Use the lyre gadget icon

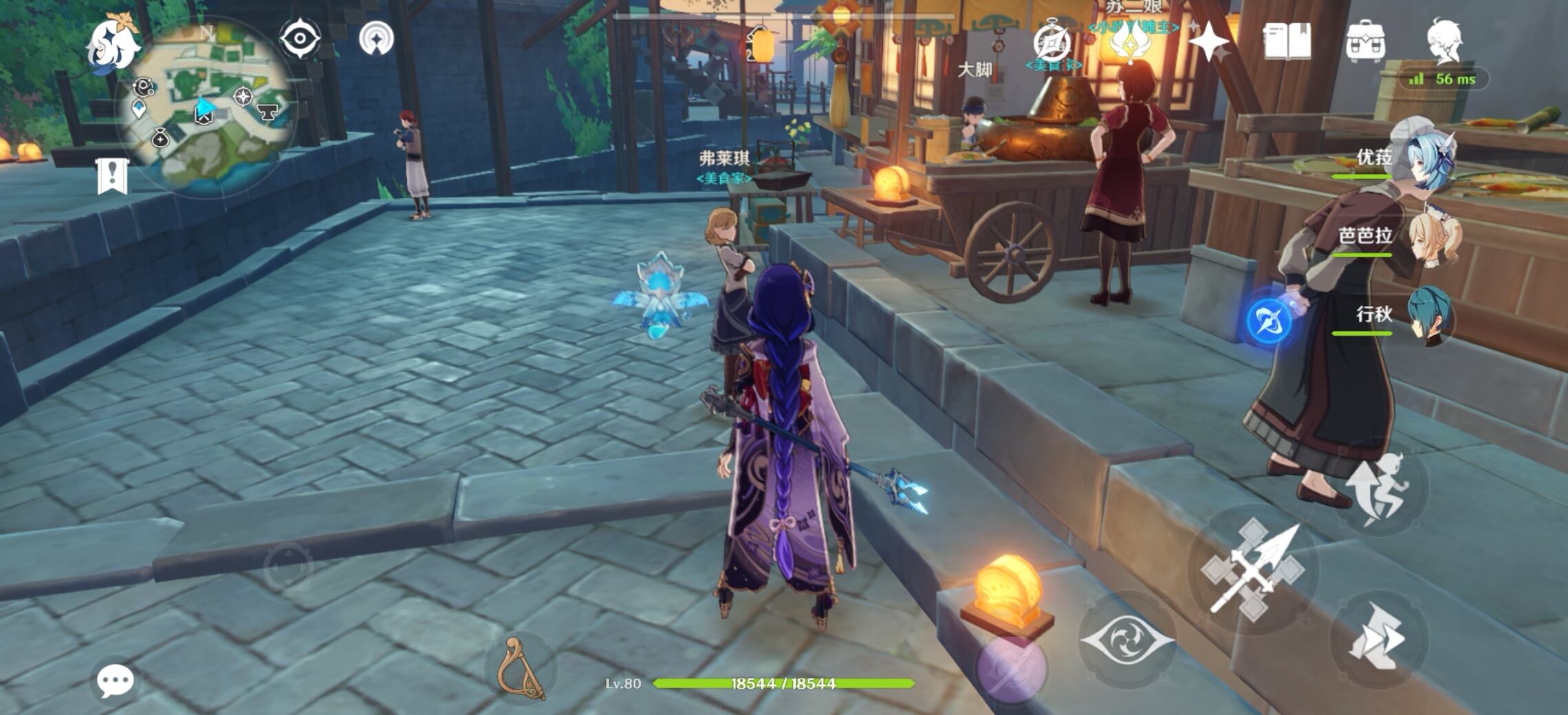coord(521,669)
